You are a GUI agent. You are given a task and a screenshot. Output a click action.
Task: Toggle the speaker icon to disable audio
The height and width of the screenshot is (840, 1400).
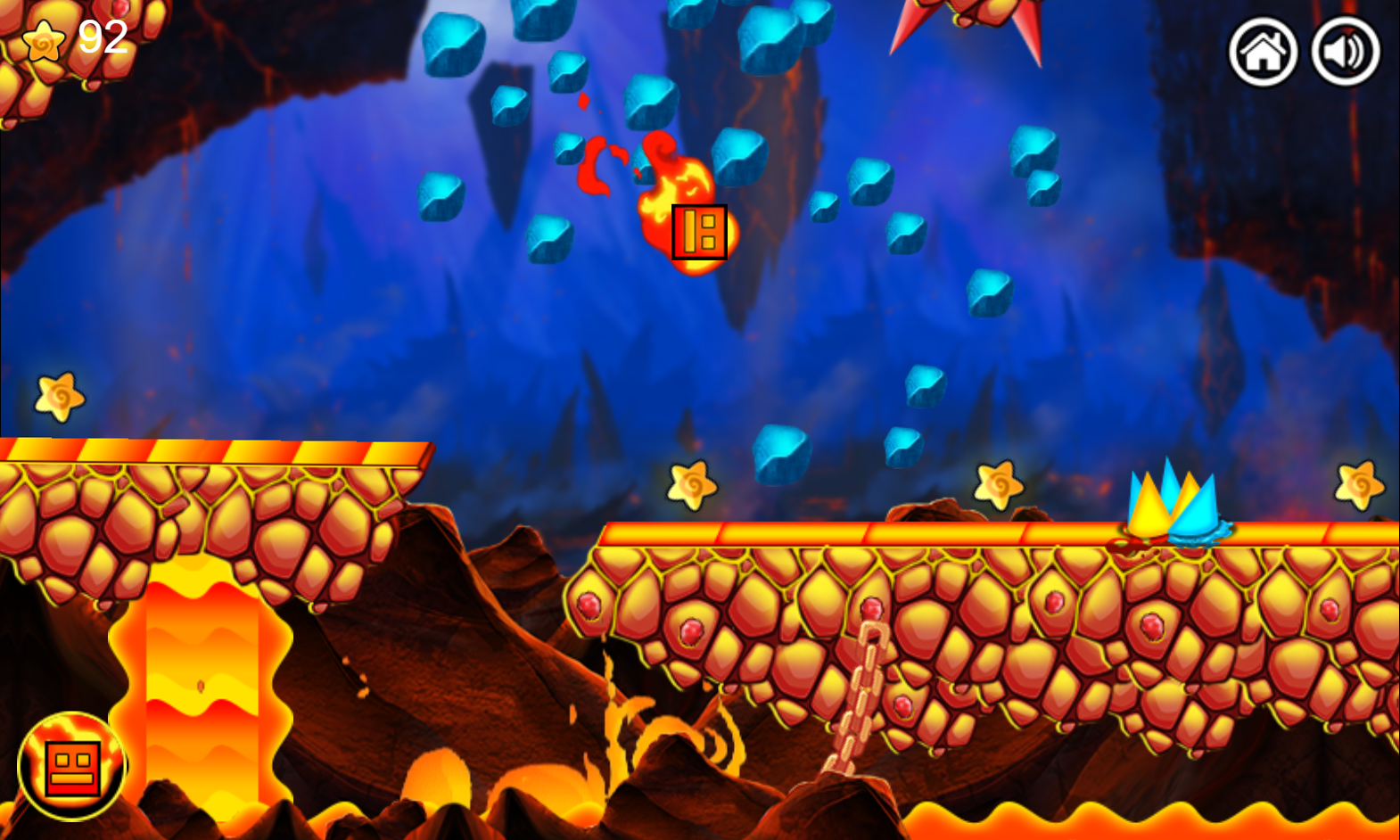(x=1344, y=52)
